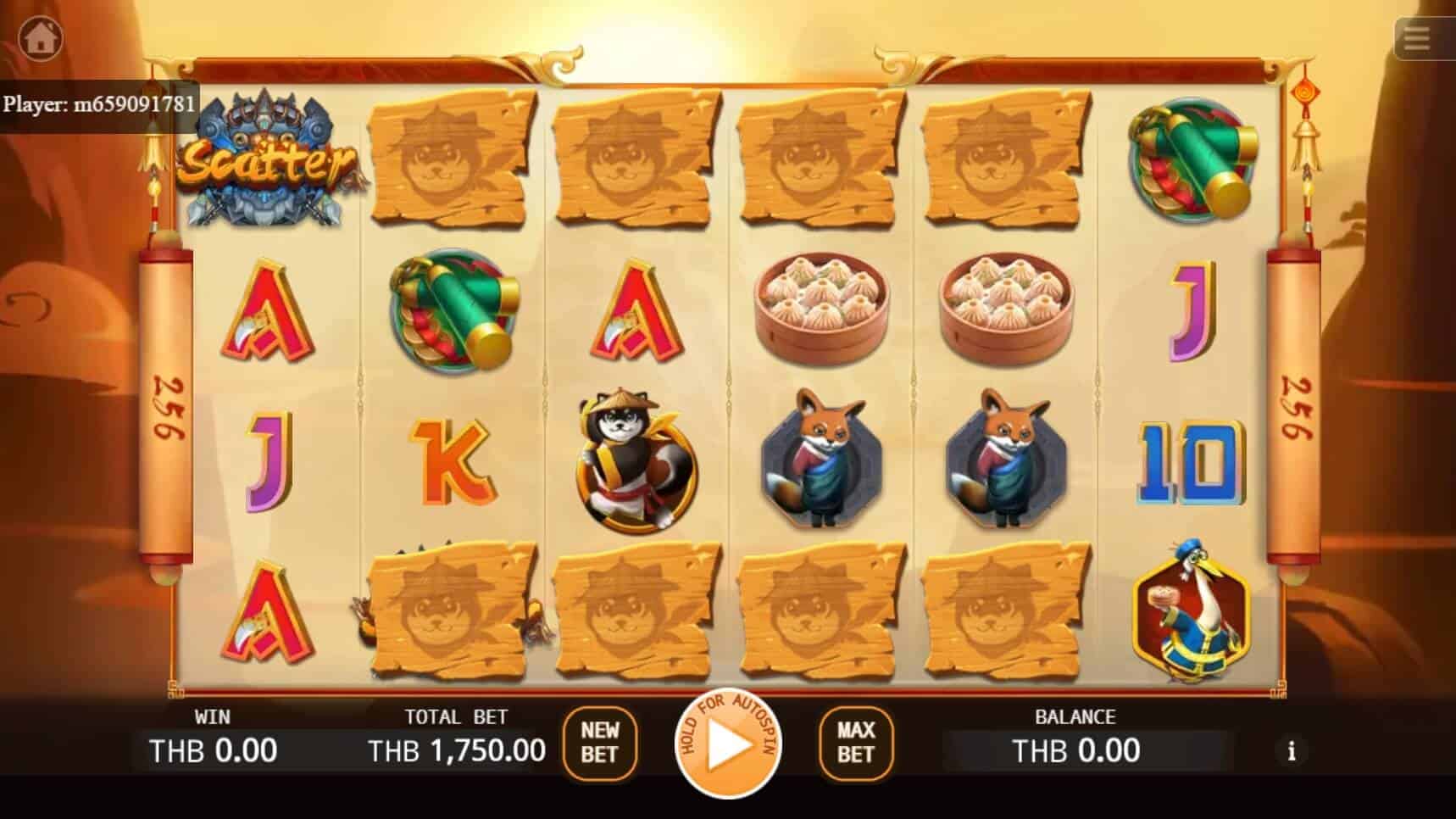The height and width of the screenshot is (819, 1456).
Task: Set the wager with Max Bet
Action: tap(856, 743)
